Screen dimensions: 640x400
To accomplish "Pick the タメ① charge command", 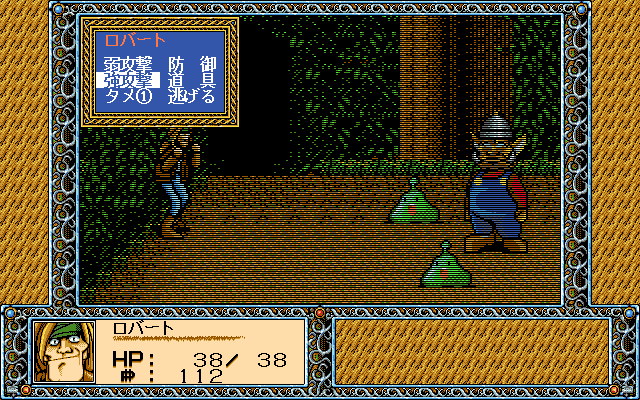I will pyautogui.click(x=128, y=97).
